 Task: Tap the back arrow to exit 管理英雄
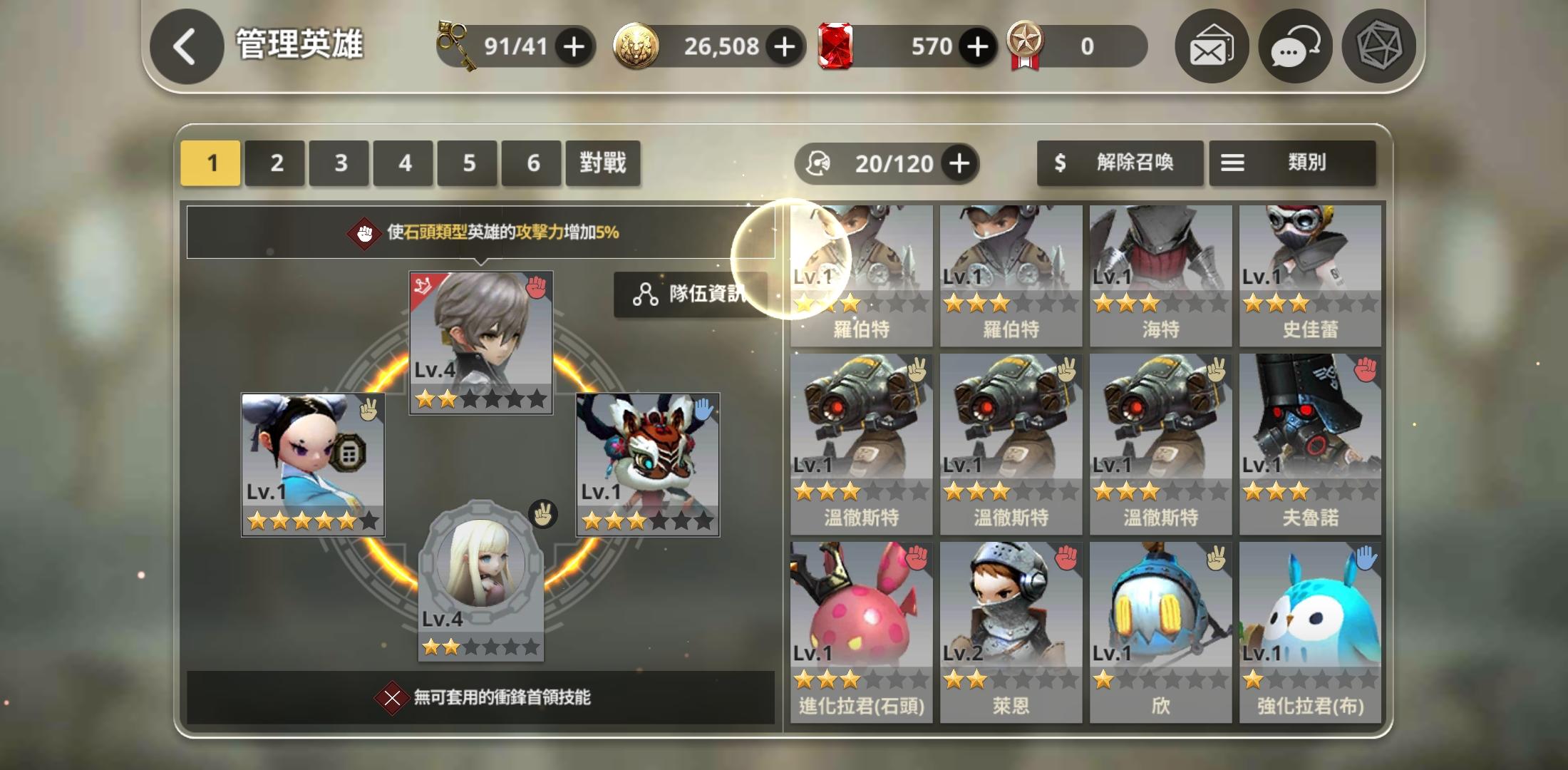pos(185,46)
